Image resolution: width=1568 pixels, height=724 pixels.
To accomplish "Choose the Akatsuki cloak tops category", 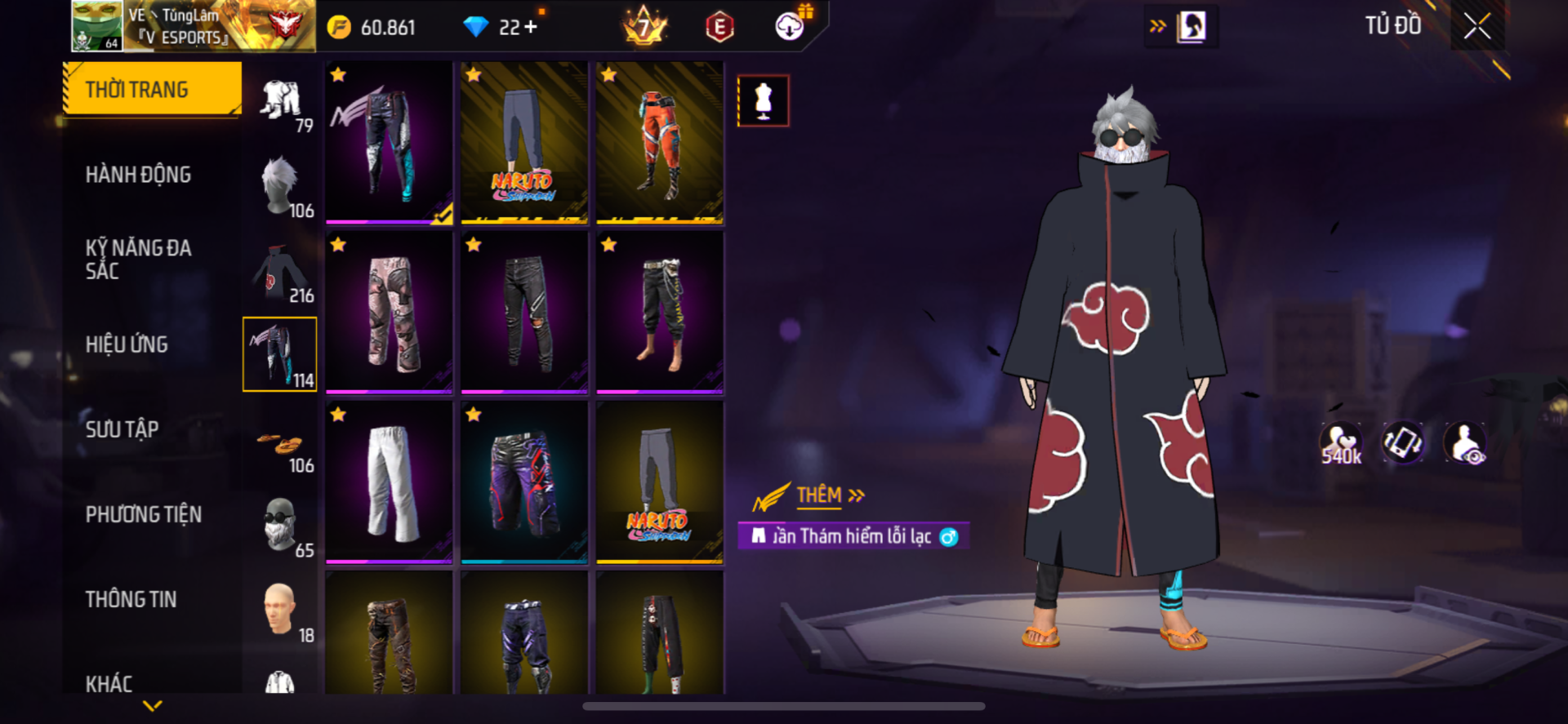I will 280,272.
